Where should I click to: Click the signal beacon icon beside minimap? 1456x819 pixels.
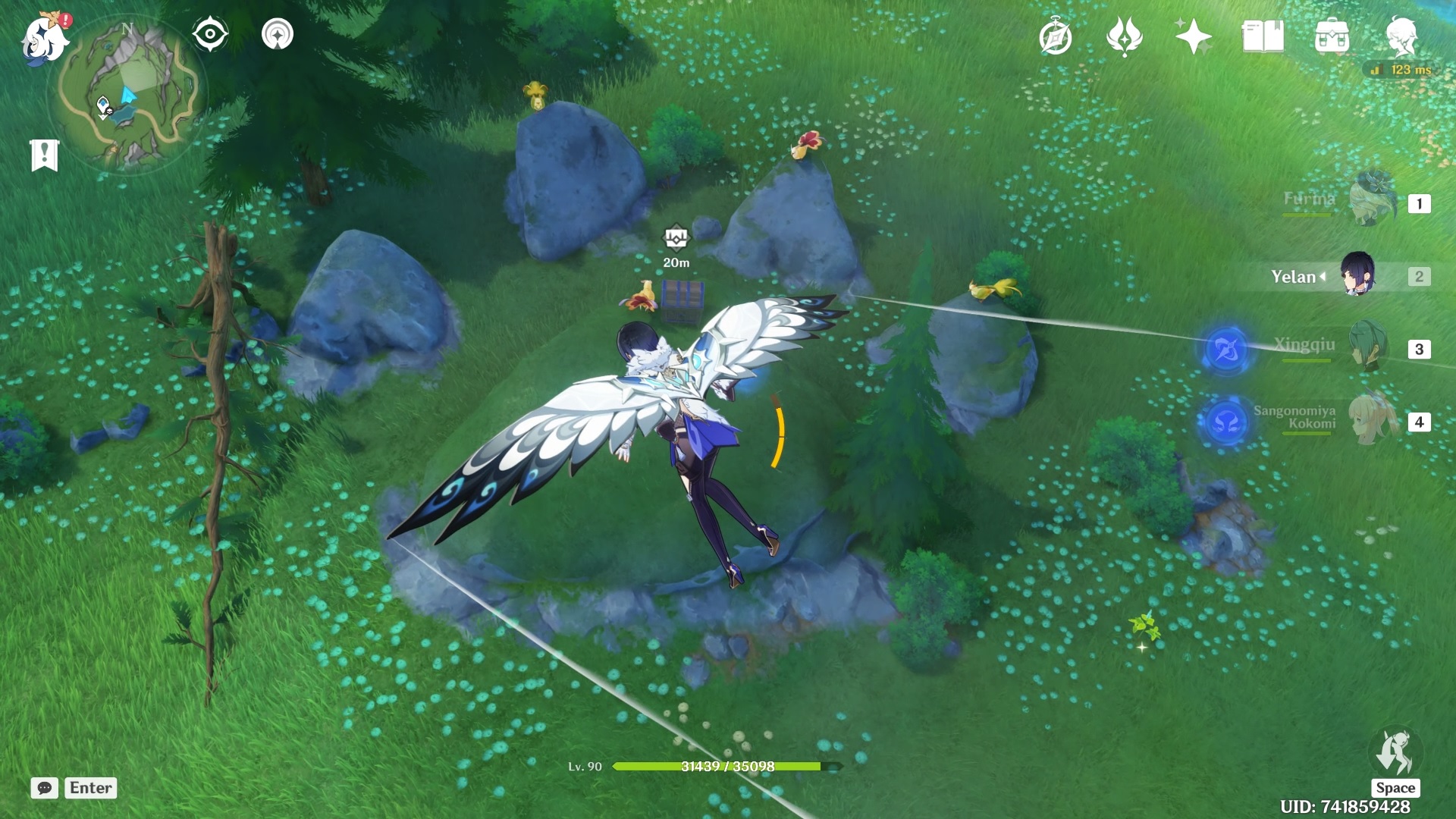278,34
